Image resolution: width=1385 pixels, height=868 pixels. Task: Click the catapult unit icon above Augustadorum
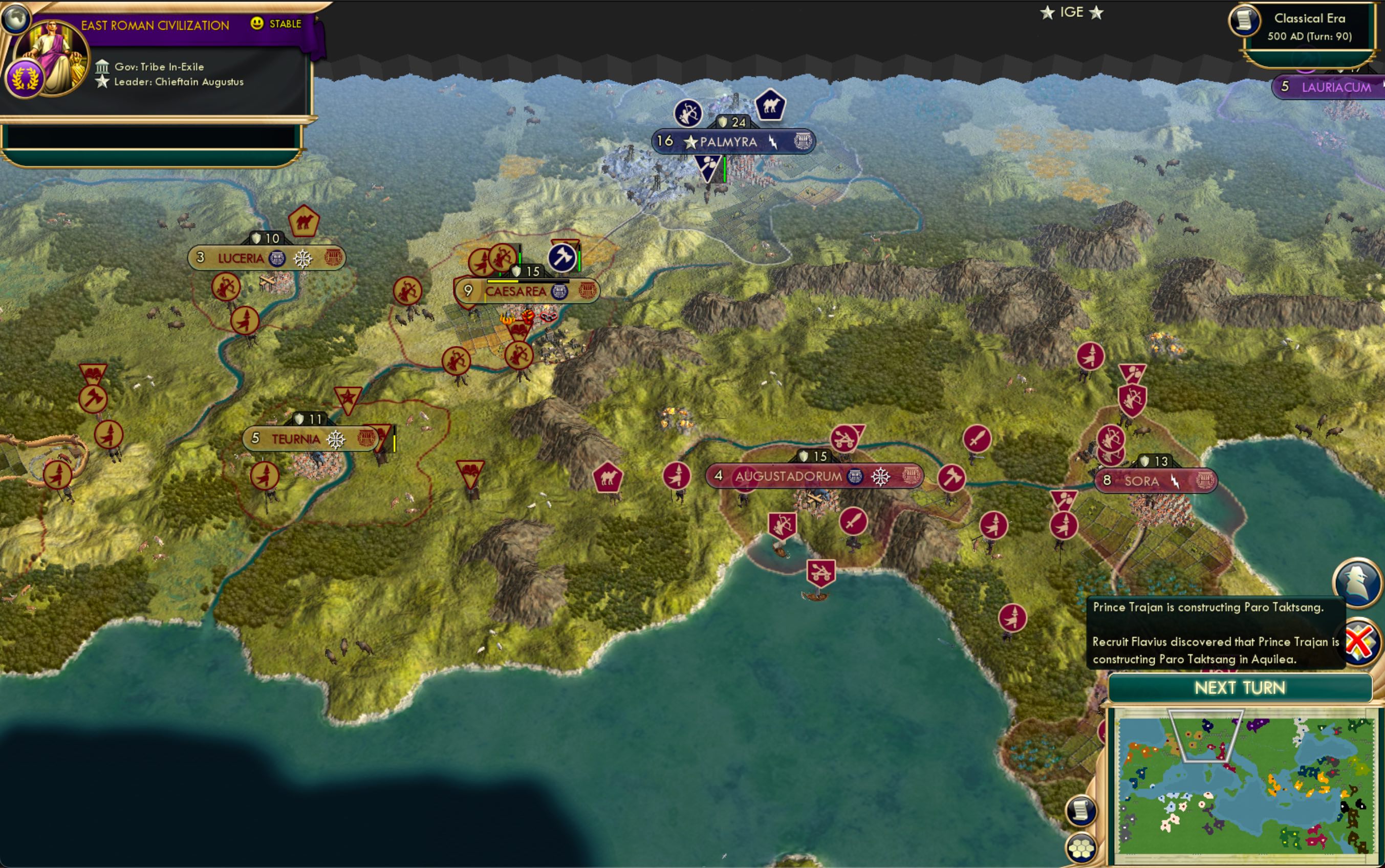click(x=845, y=440)
